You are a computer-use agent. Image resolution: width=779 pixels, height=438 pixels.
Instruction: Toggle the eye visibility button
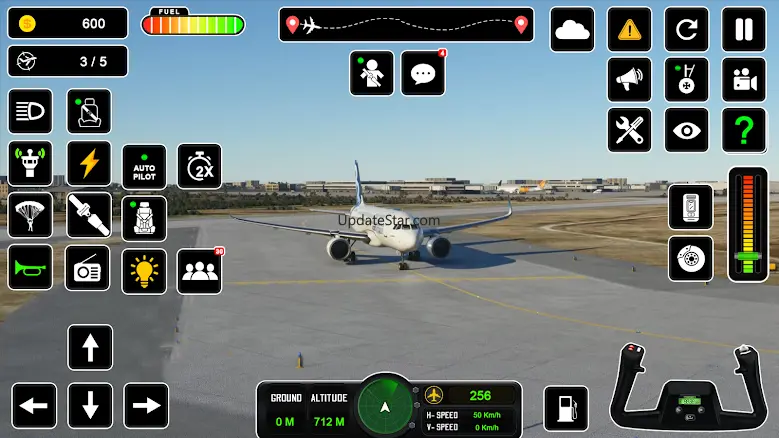tap(686, 130)
